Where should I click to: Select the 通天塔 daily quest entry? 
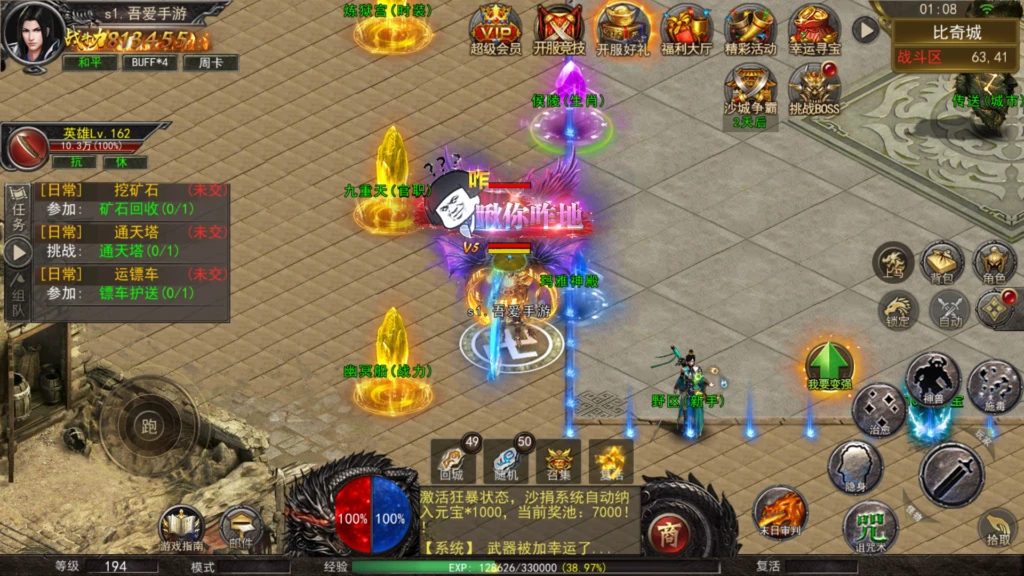point(130,241)
